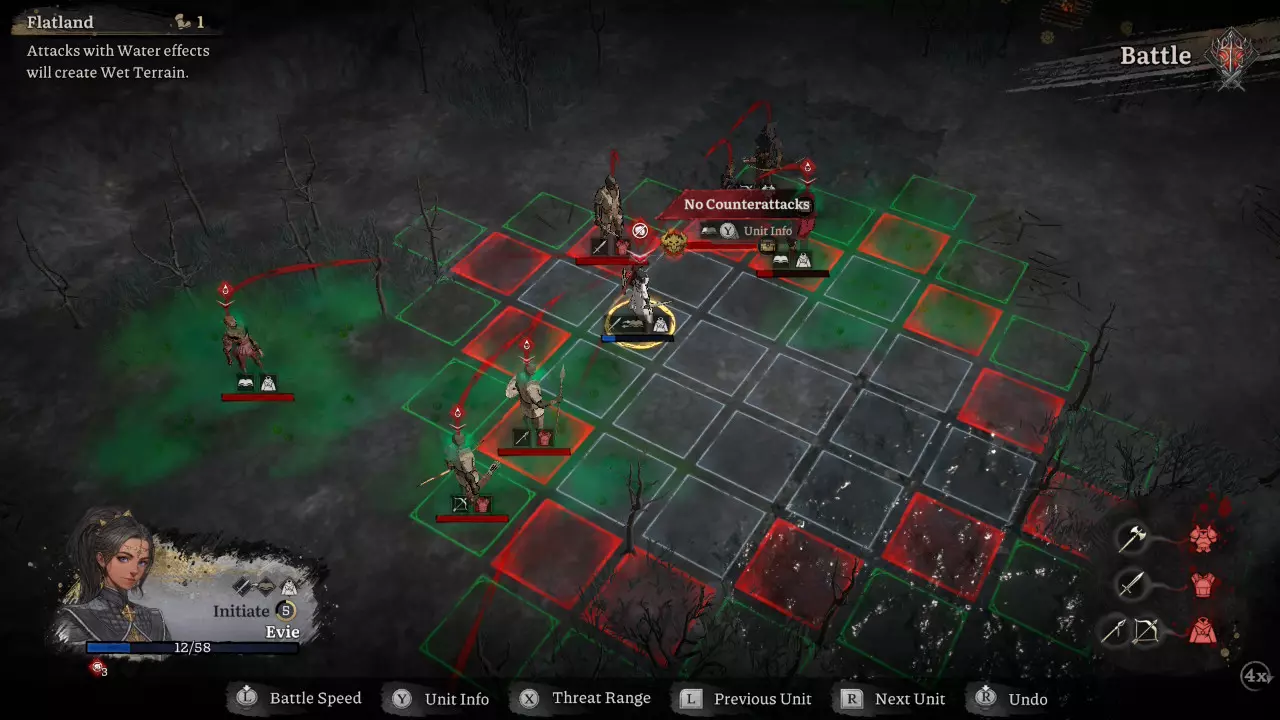
Task: Toggle the 4x battle speed indicator
Action: point(1256,676)
